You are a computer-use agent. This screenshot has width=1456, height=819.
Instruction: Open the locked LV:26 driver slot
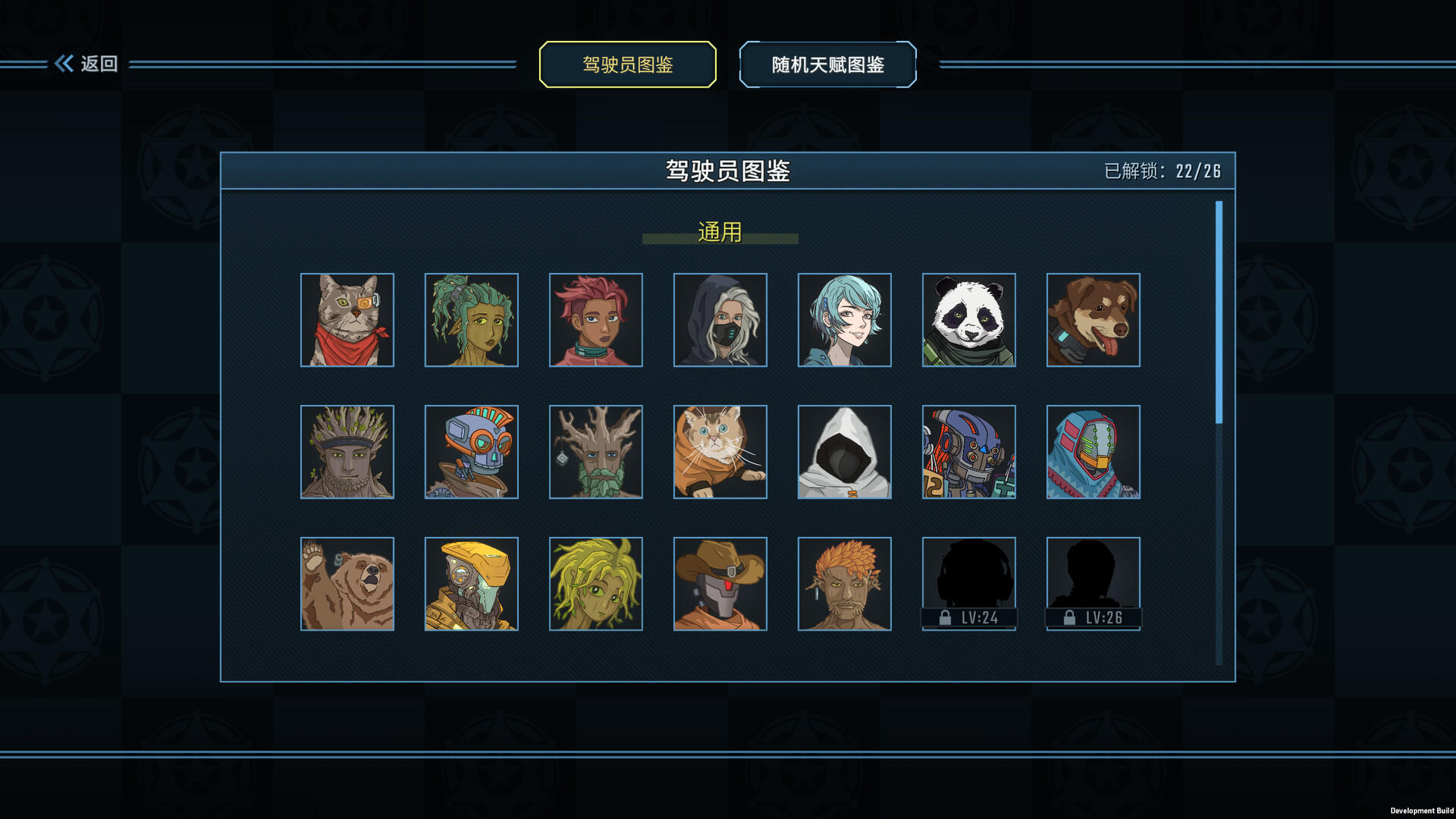coord(1093,582)
